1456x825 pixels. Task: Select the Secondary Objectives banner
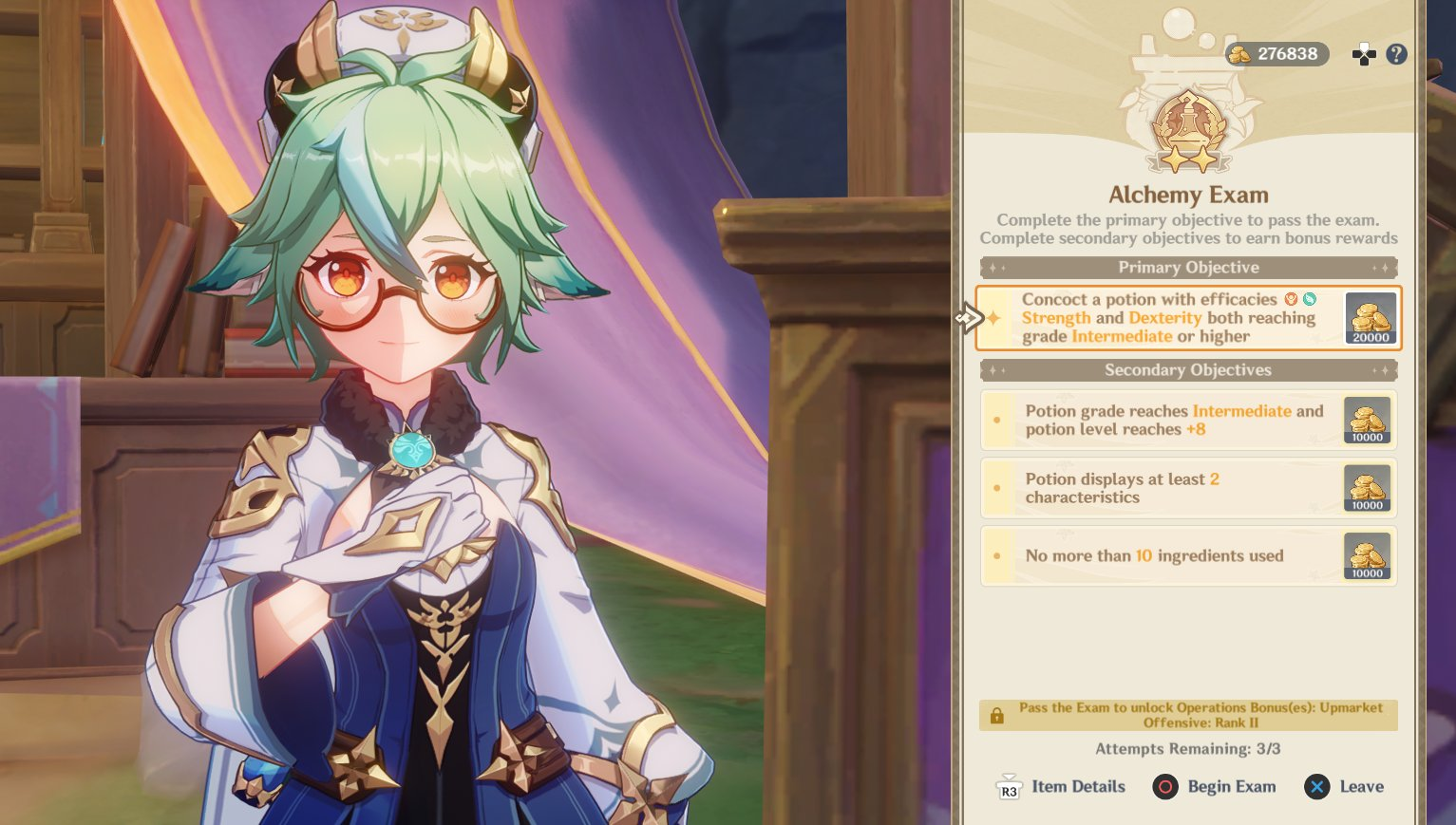1188,370
